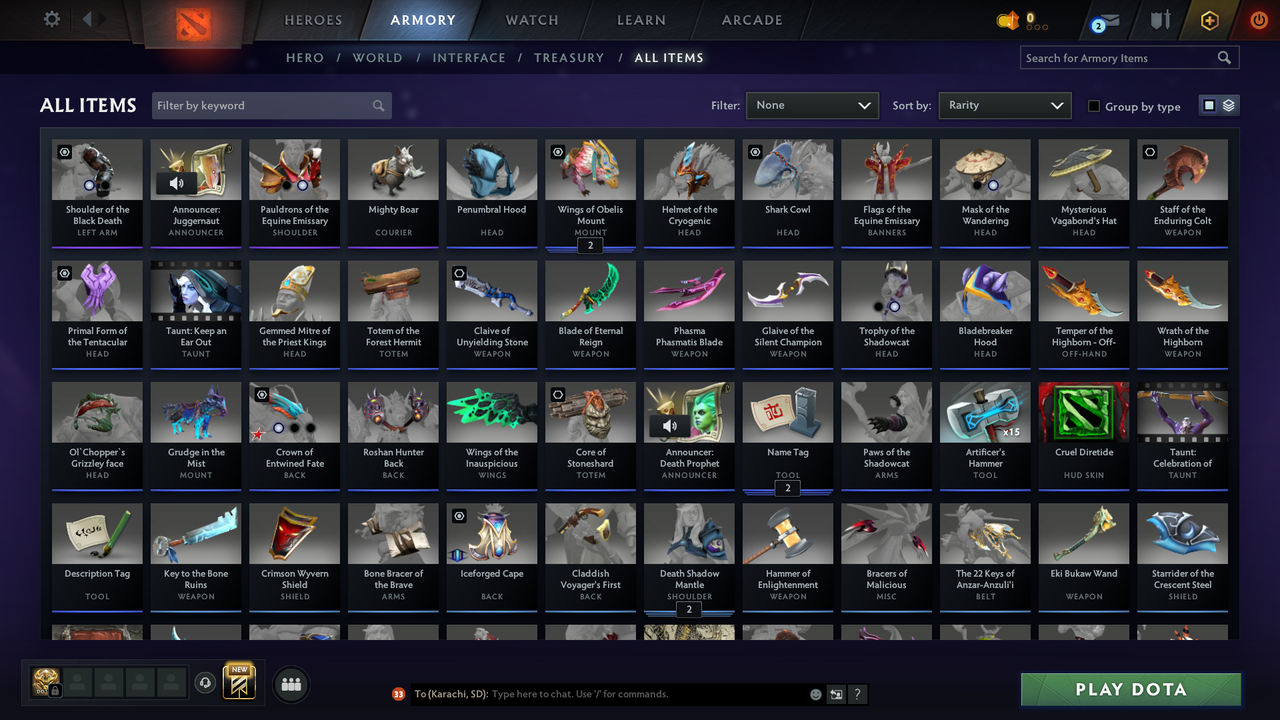This screenshot has height=720, width=1280.
Task: Switch to stacked layers view mode
Action: click(x=1227, y=105)
